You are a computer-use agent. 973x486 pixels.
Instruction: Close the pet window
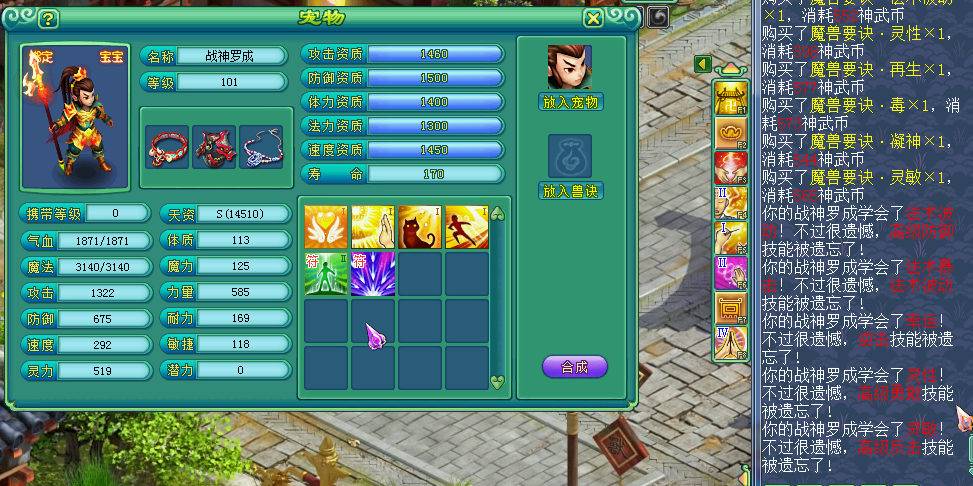[x=593, y=18]
